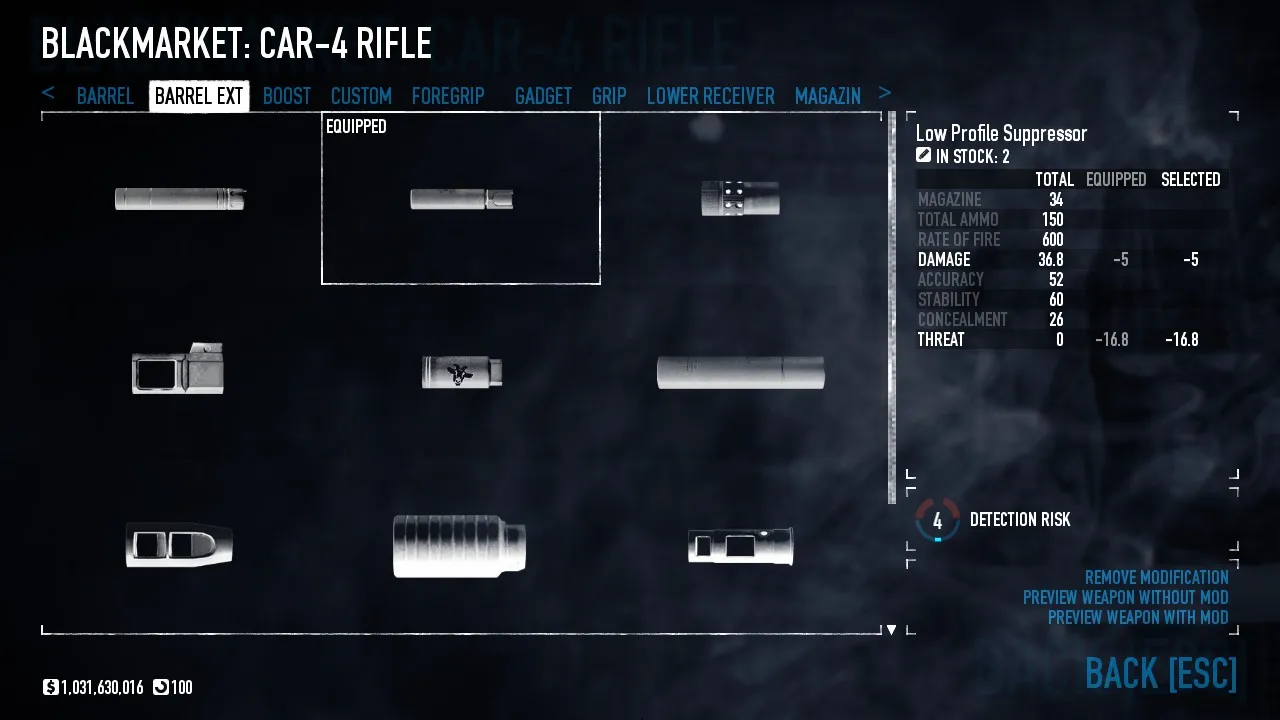Select the skull-emblem compensator in the center
The width and height of the screenshot is (1280, 720).
460,371
